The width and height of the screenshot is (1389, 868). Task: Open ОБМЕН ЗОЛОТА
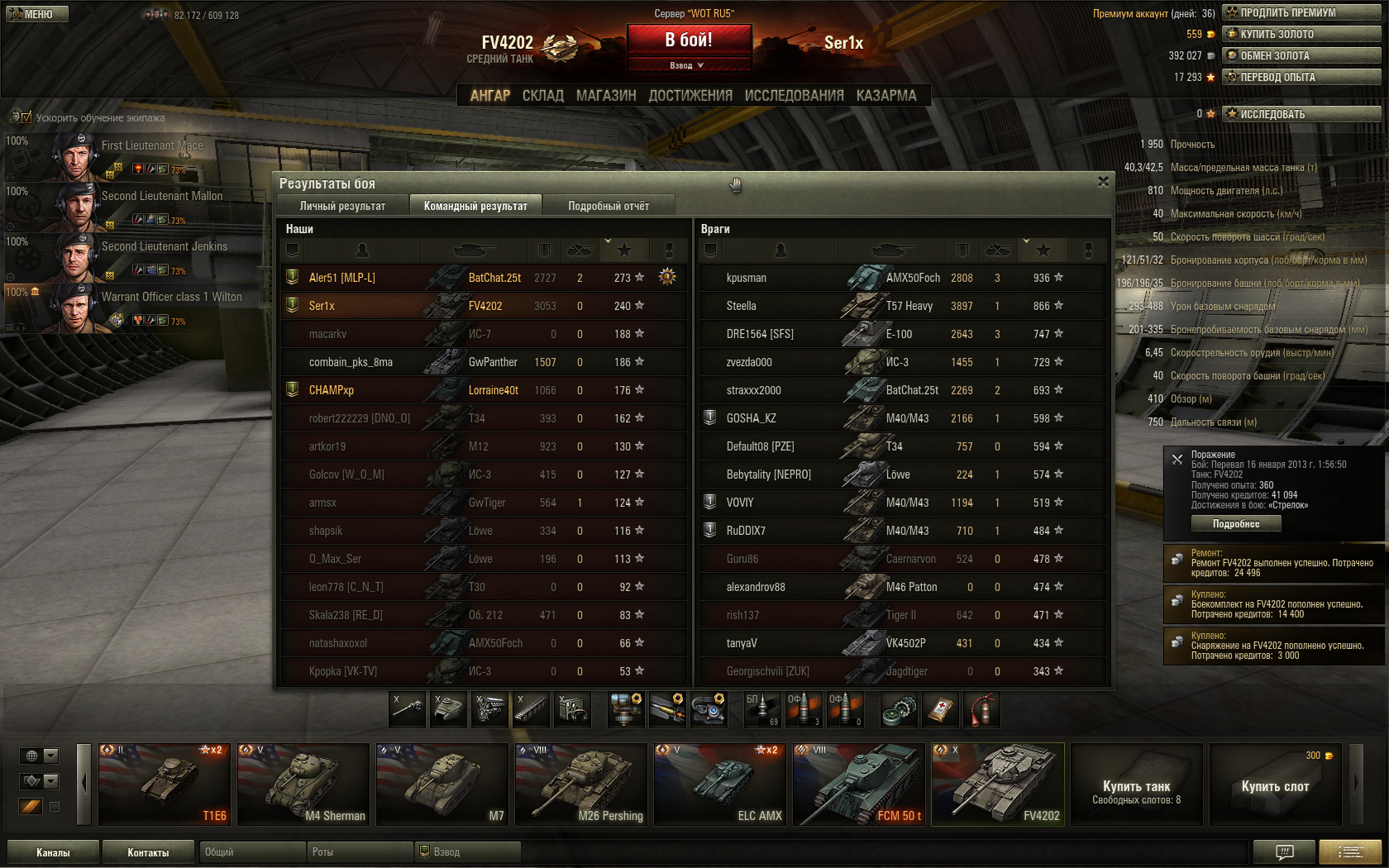coord(1301,55)
